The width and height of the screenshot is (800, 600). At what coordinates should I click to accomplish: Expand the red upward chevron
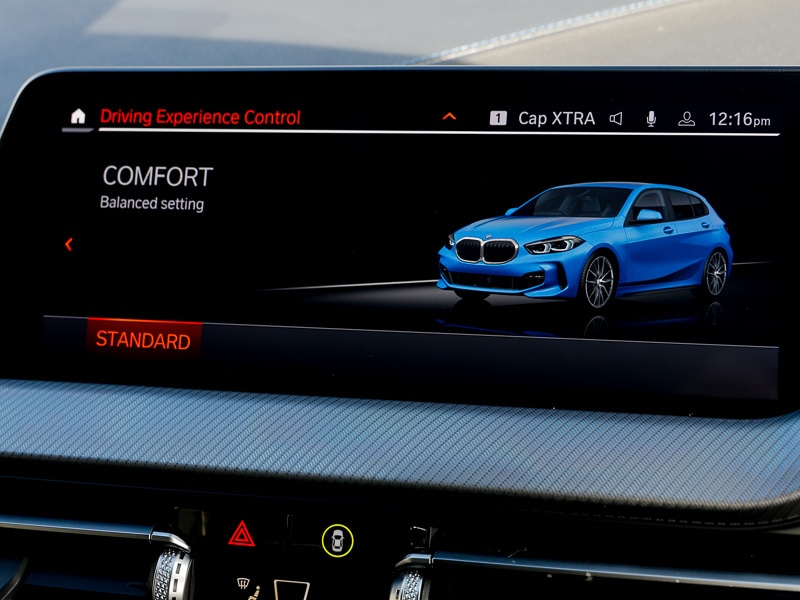tap(449, 117)
